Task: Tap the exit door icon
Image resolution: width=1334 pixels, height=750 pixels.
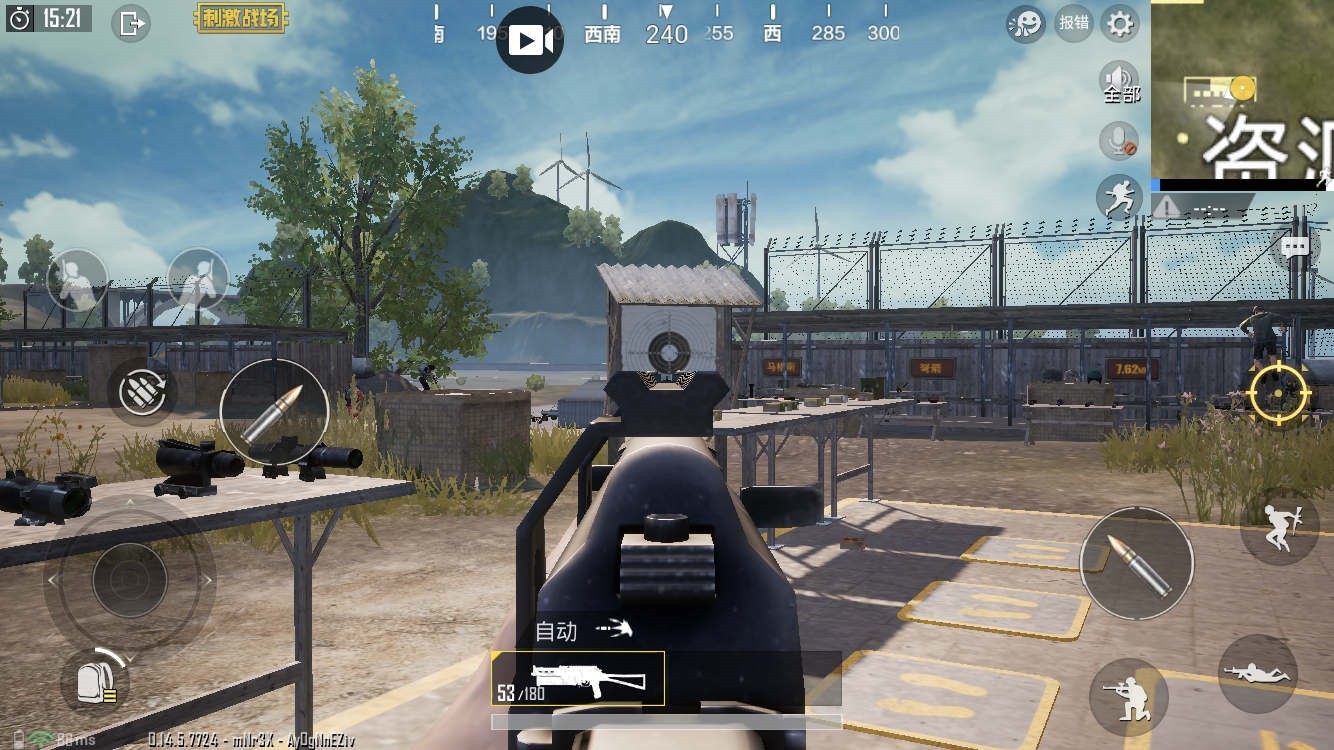Action: pyautogui.click(x=131, y=22)
